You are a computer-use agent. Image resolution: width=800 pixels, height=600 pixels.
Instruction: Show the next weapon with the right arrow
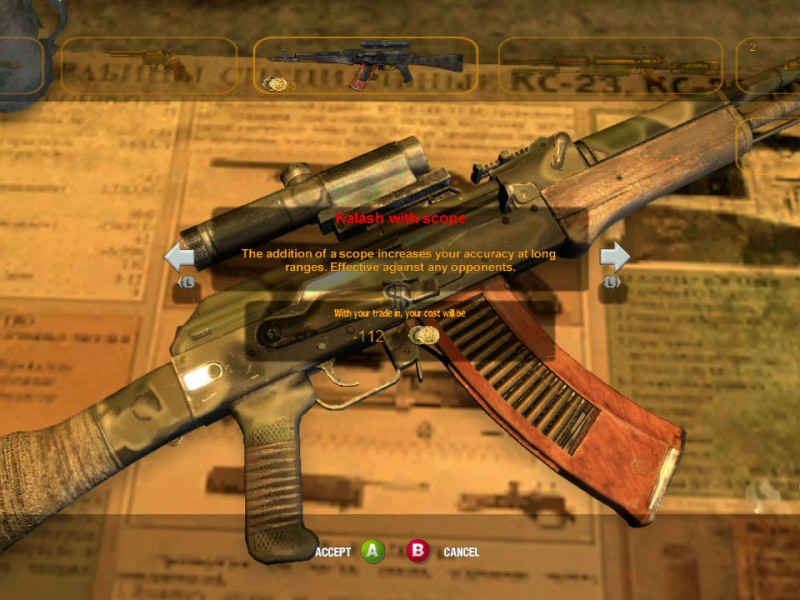pos(615,258)
